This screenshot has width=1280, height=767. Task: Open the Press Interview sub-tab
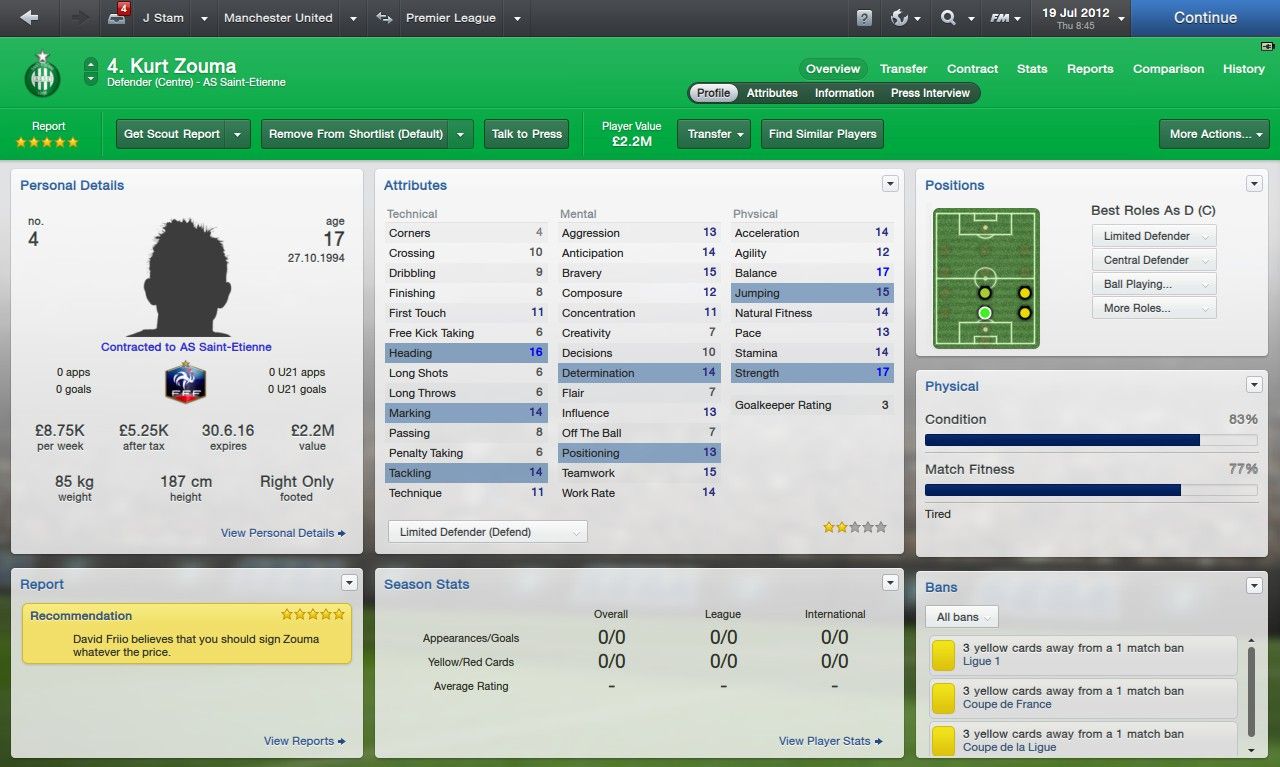tap(930, 93)
